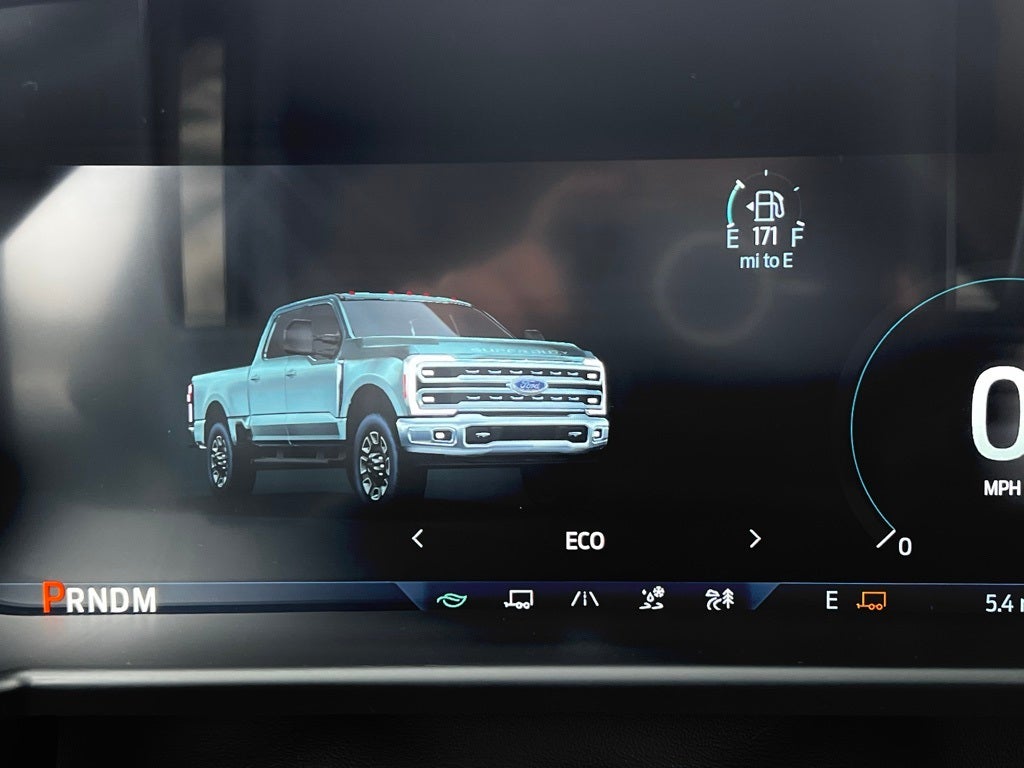Select the Normal road drive mode icon
The height and width of the screenshot is (768, 1024).
point(585,600)
